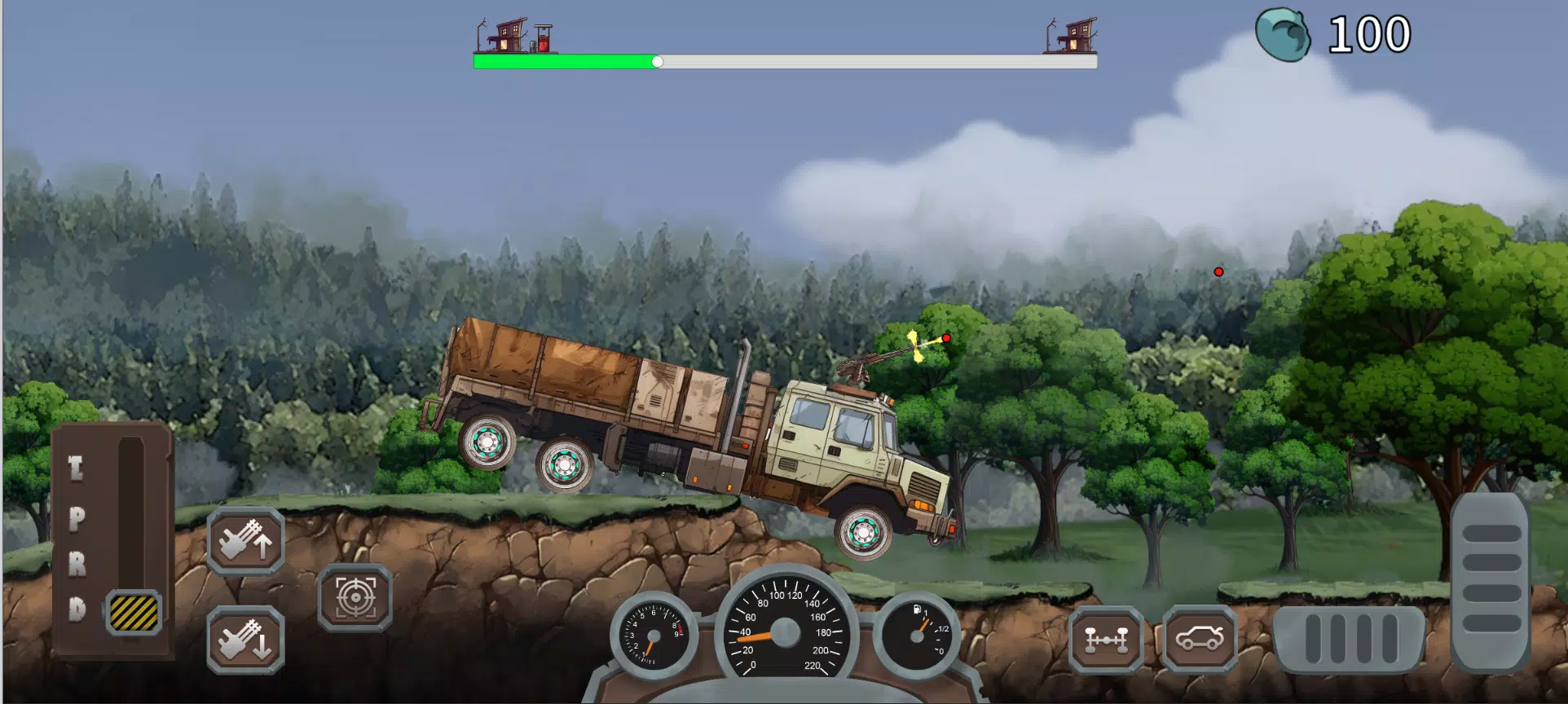Step on the tall gas pedal
Screen dimensions: 1568x704
click(1491, 580)
